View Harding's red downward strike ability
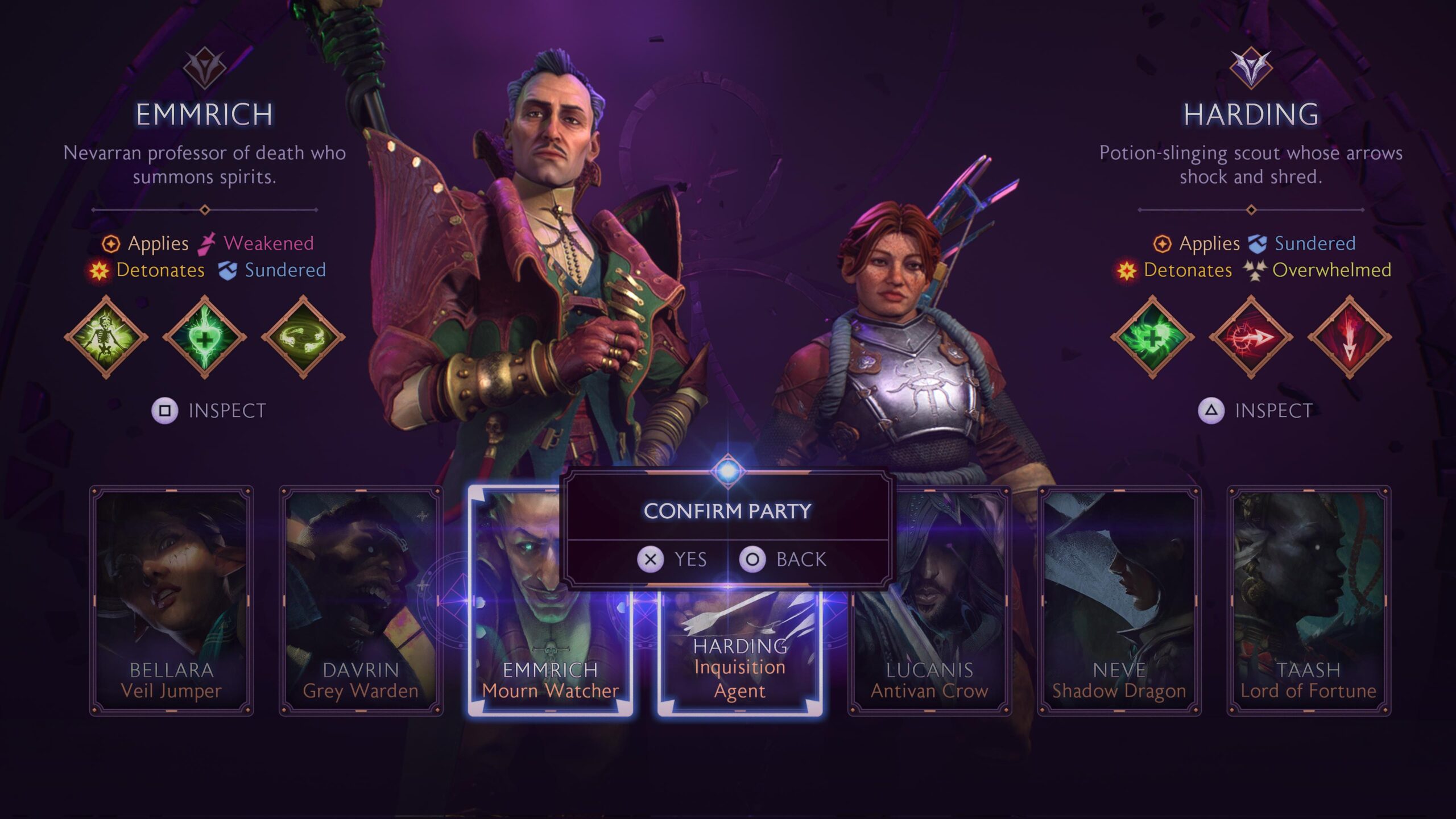This screenshot has width=1456, height=819. [1350, 337]
